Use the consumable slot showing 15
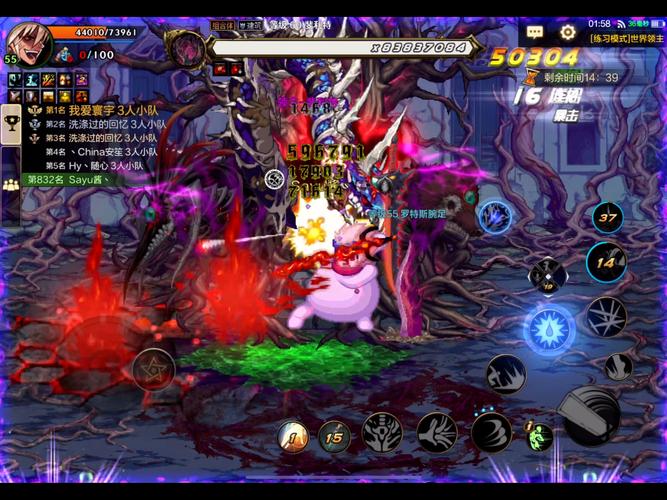 pyautogui.click(x=335, y=435)
